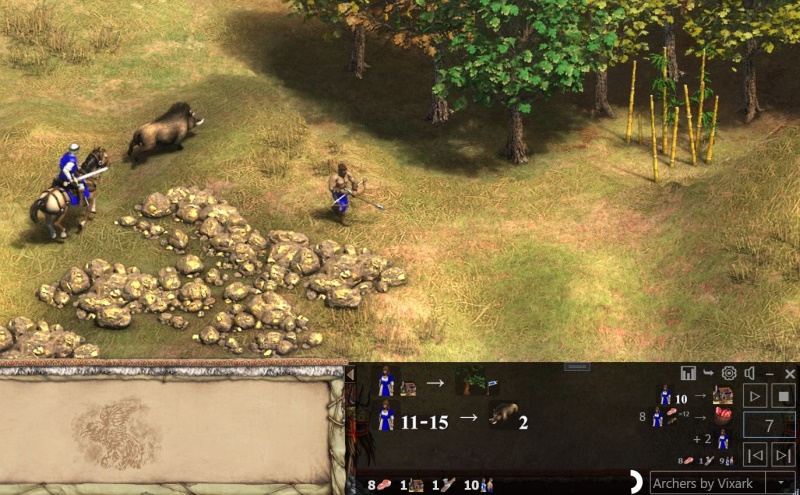Click the step number 7 box

(770, 425)
